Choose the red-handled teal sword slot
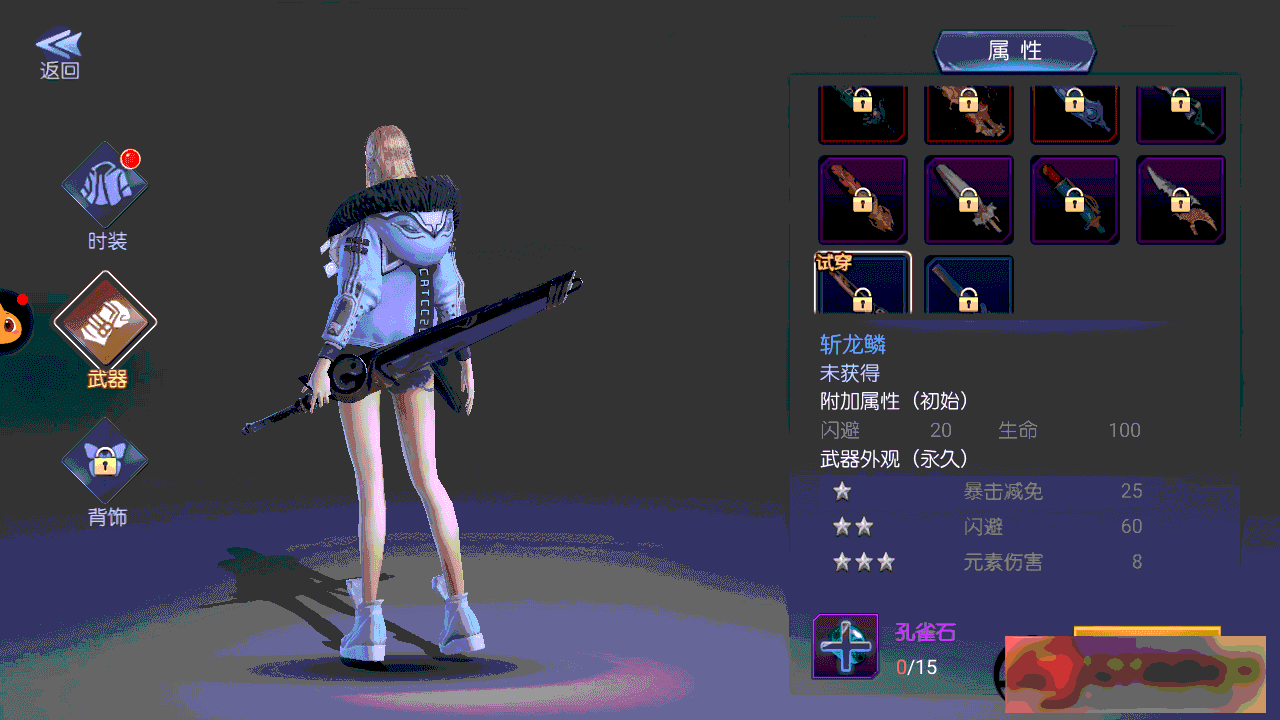The image size is (1280, 720). pos(1075,200)
